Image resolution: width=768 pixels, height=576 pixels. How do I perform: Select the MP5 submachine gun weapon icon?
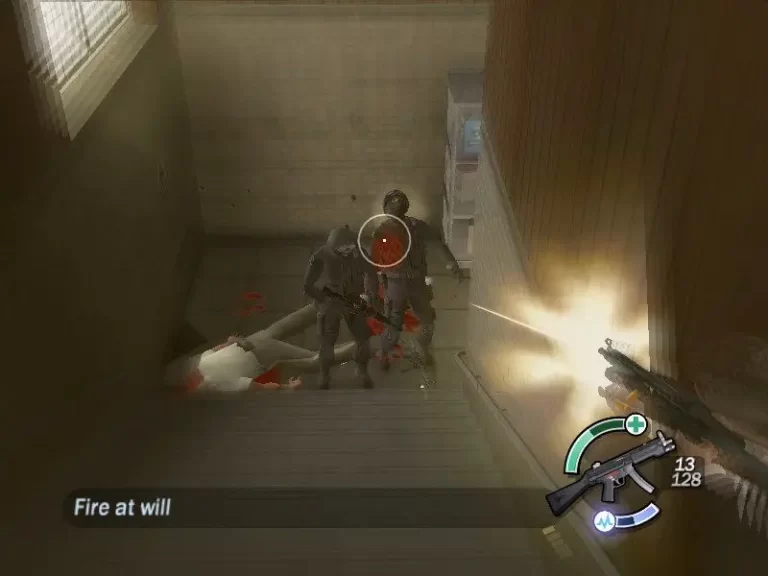606,475
